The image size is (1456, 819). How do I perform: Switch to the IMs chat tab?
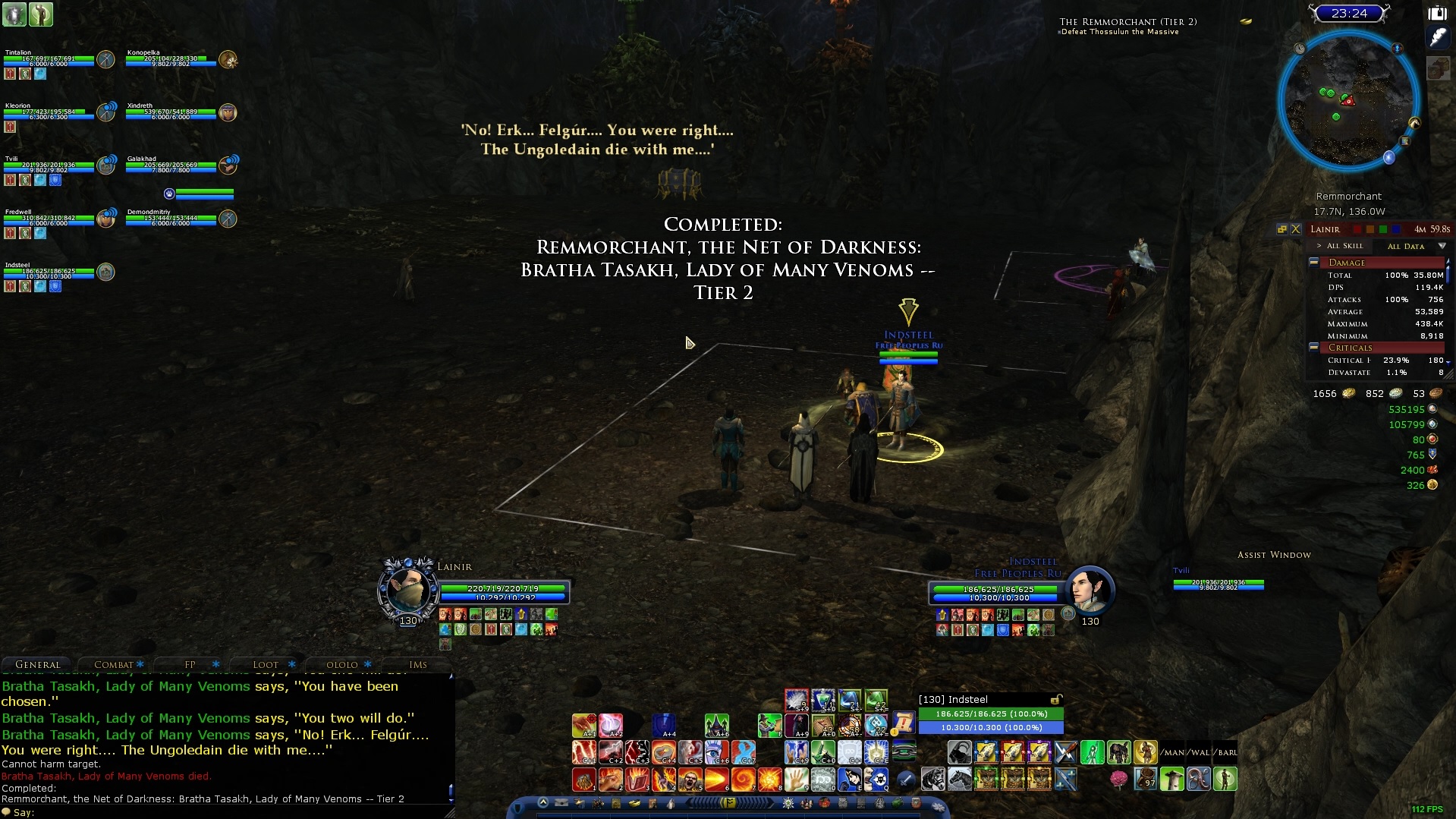coord(418,664)
